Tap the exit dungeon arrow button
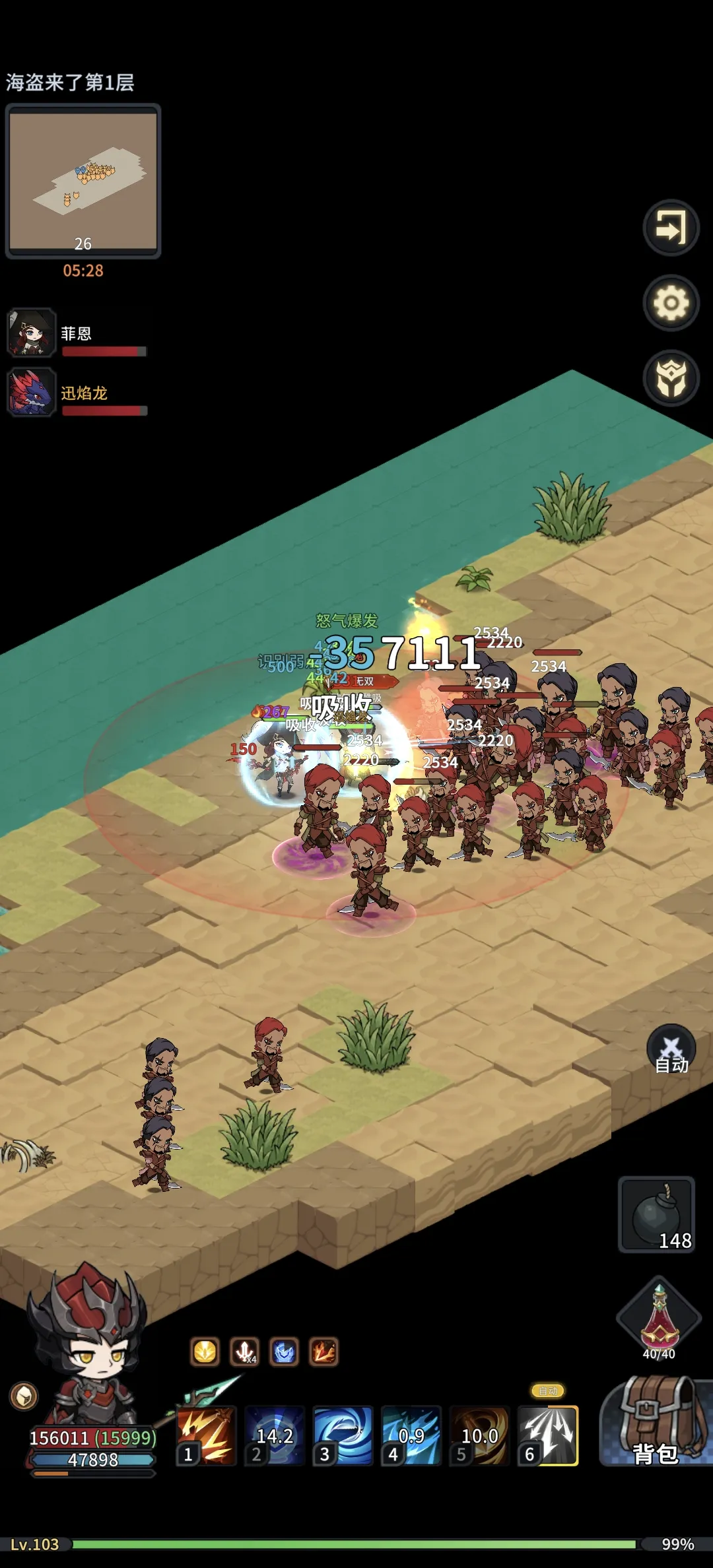The width and height of the screenshot is (713, 1568). point(671,228)
